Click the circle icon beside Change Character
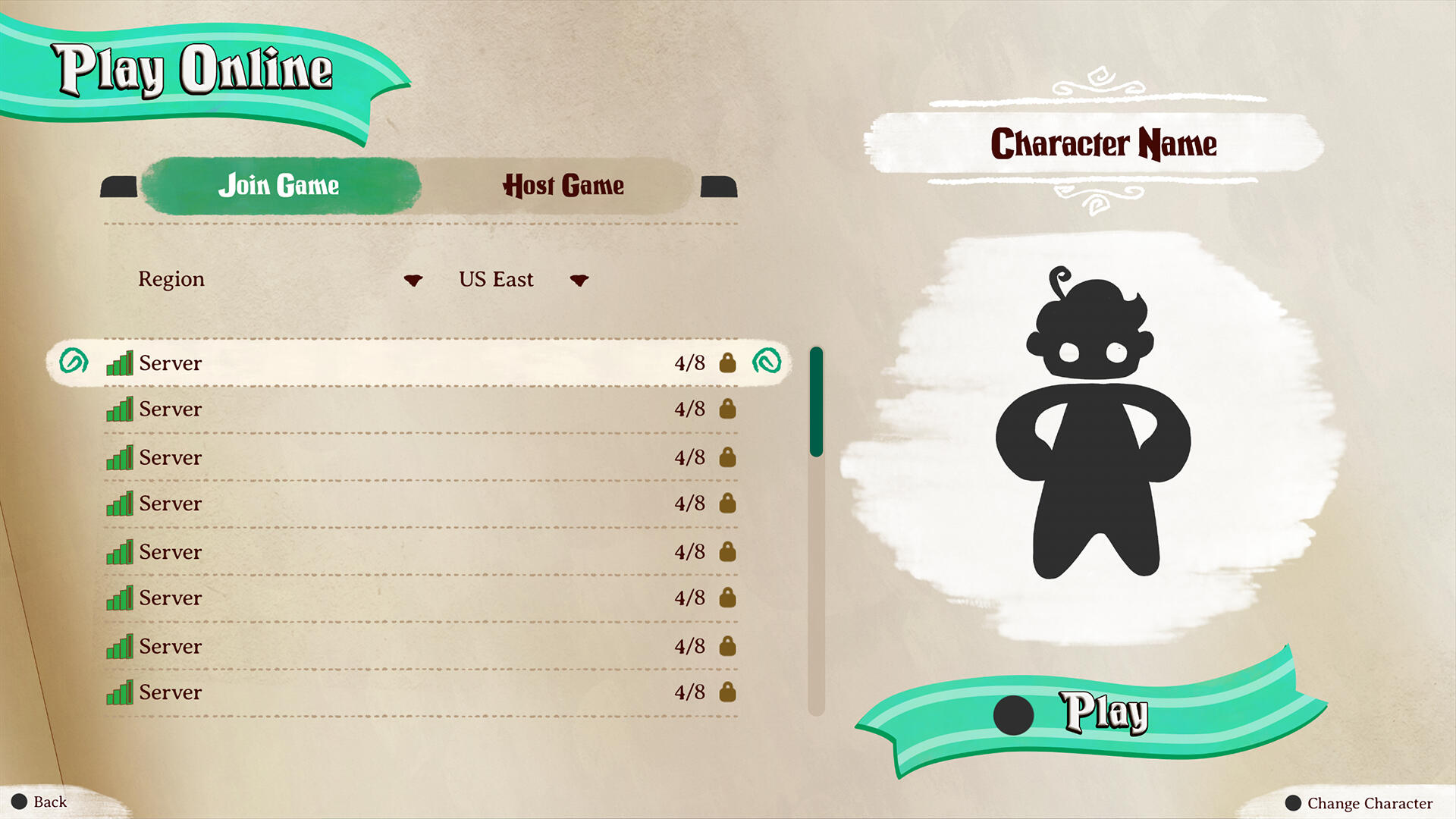 pyautogui.click(x=1291, y=802)
